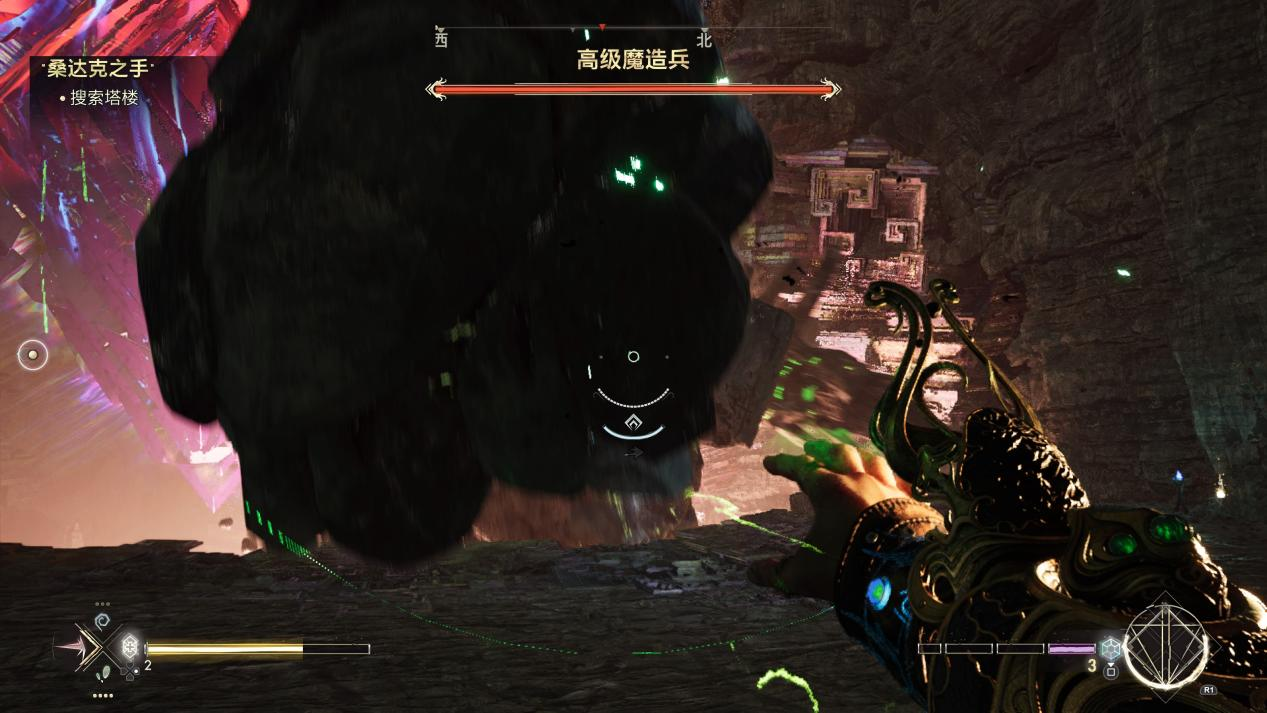The width and height of the screenshot is (1267, 713).
Task: Select the 搜索塔楼 objective entry
Action: 104,98
